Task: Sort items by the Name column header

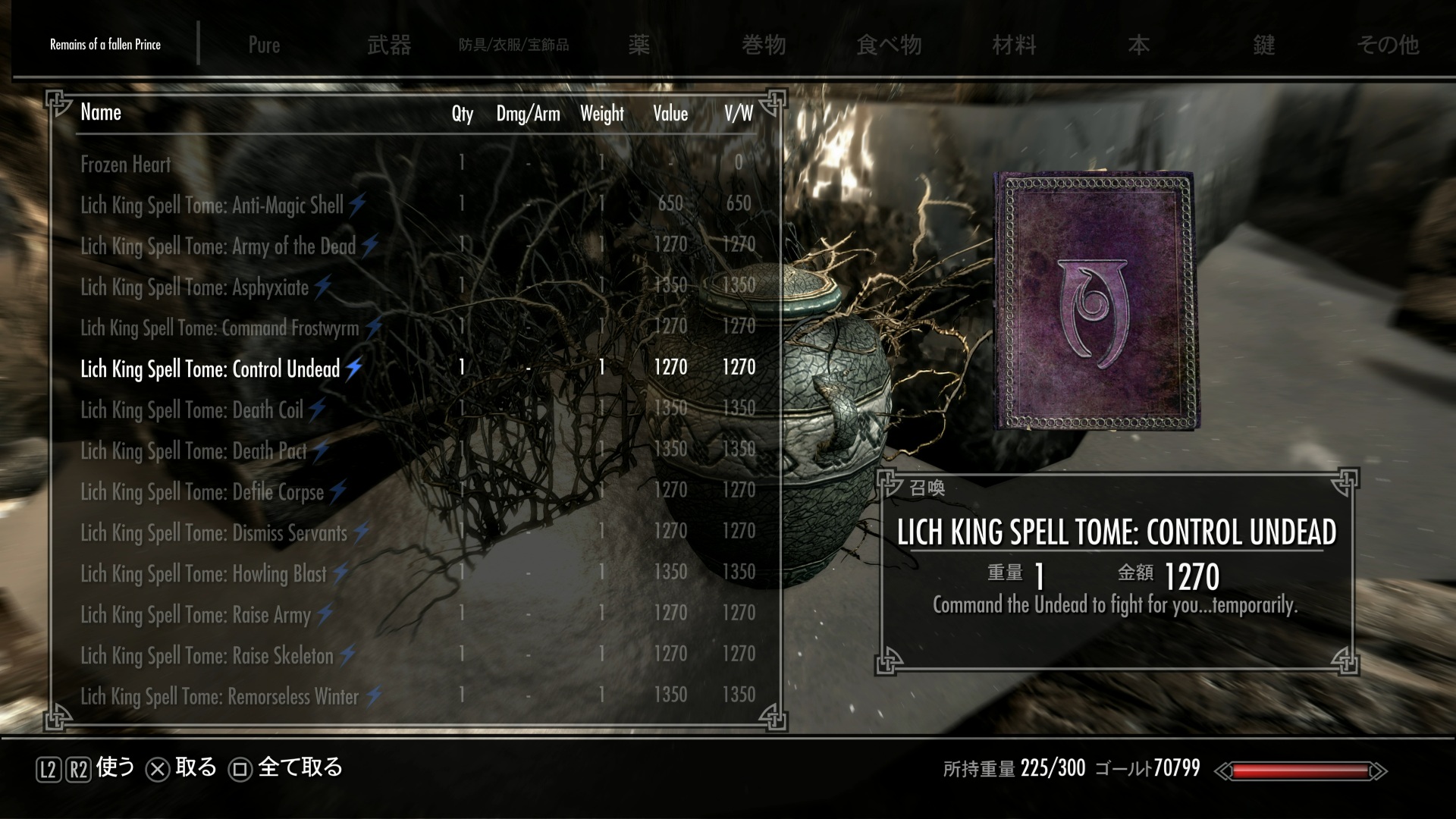Action: pyautogui.click(x=101, y=112)
